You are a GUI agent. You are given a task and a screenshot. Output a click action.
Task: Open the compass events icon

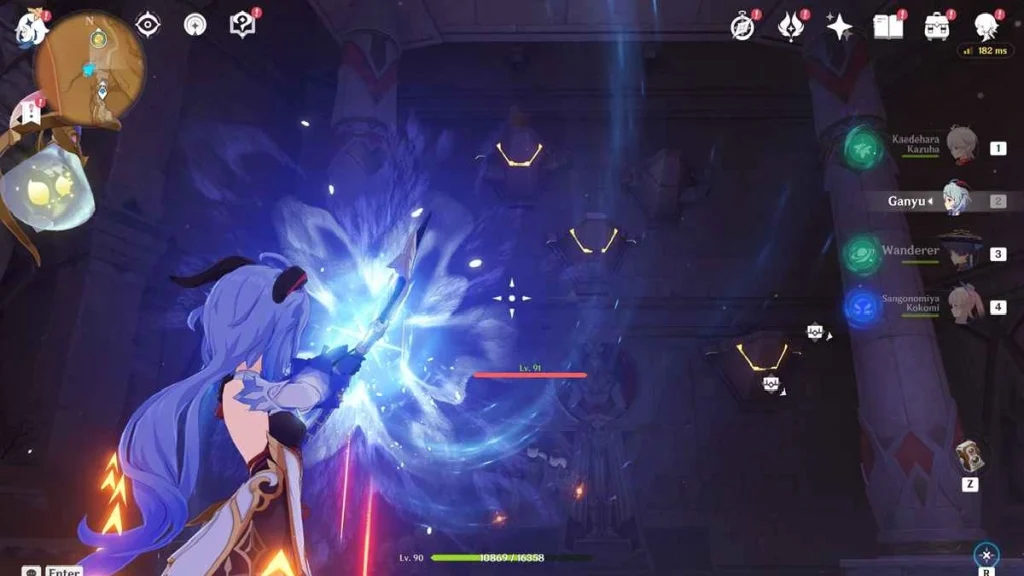[742, 26]
